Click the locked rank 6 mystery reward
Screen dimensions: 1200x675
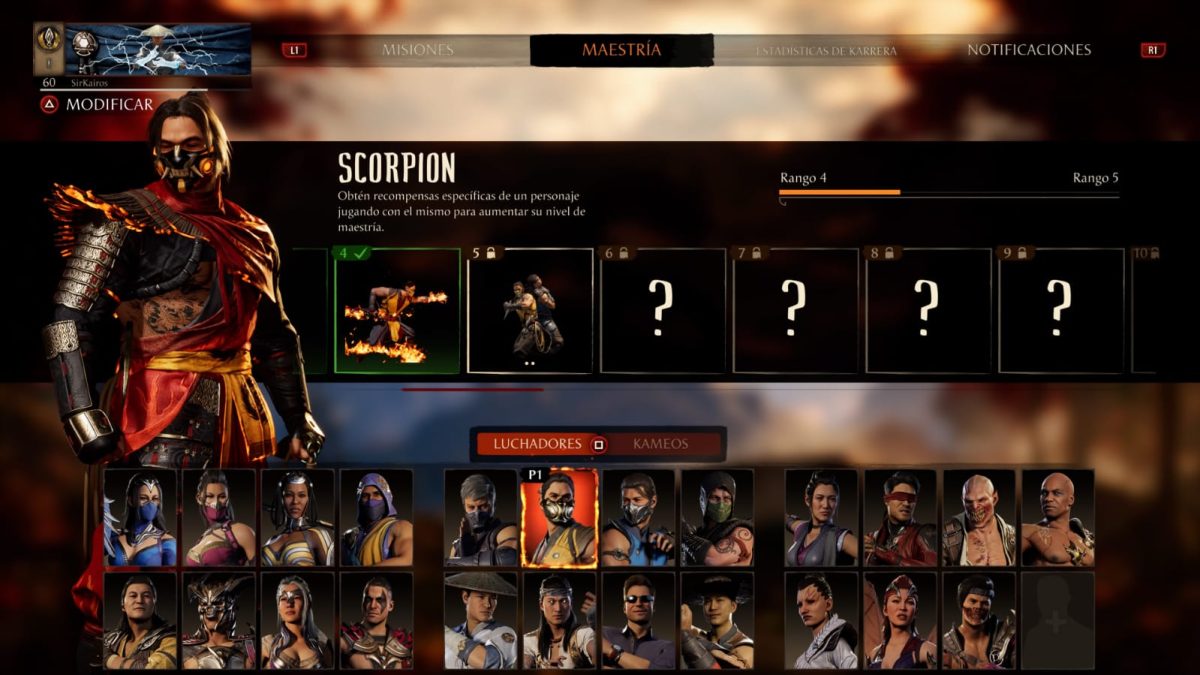pos(662,311)
